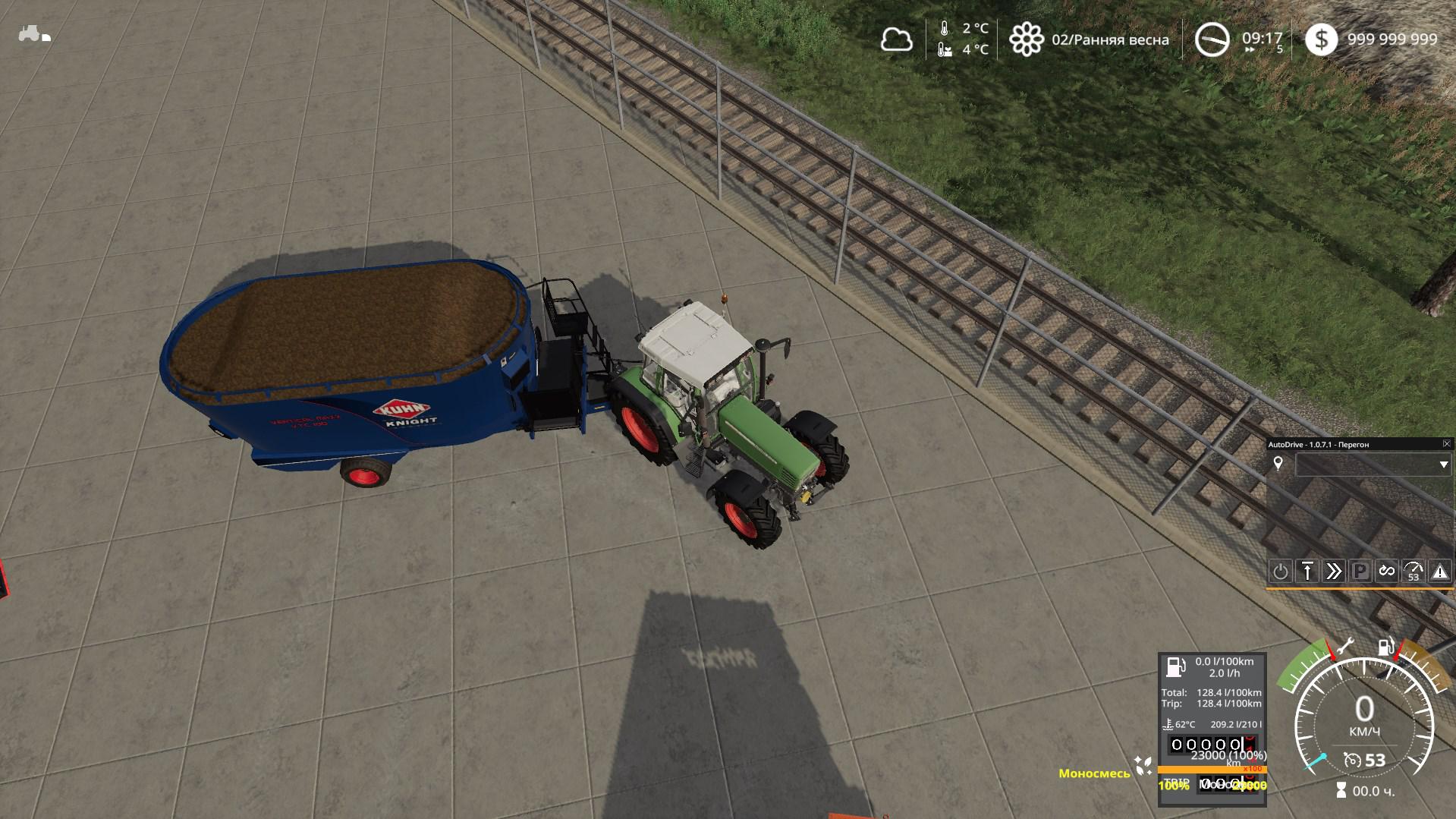Toggle the AutoDrive loop route button
The image size is (1456, 819).
tap(1387, 572)
